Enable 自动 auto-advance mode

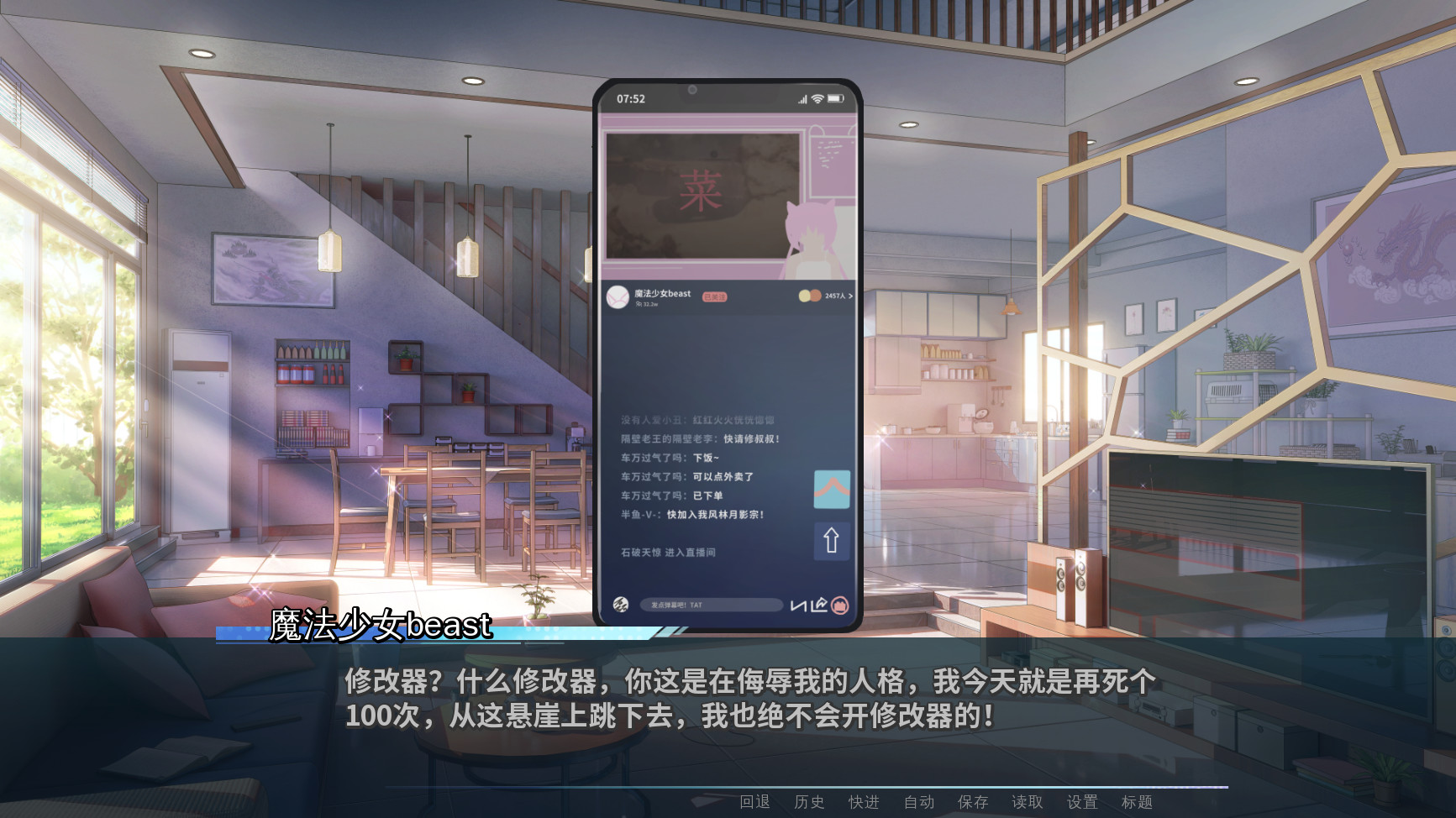[x=920, y=802]
